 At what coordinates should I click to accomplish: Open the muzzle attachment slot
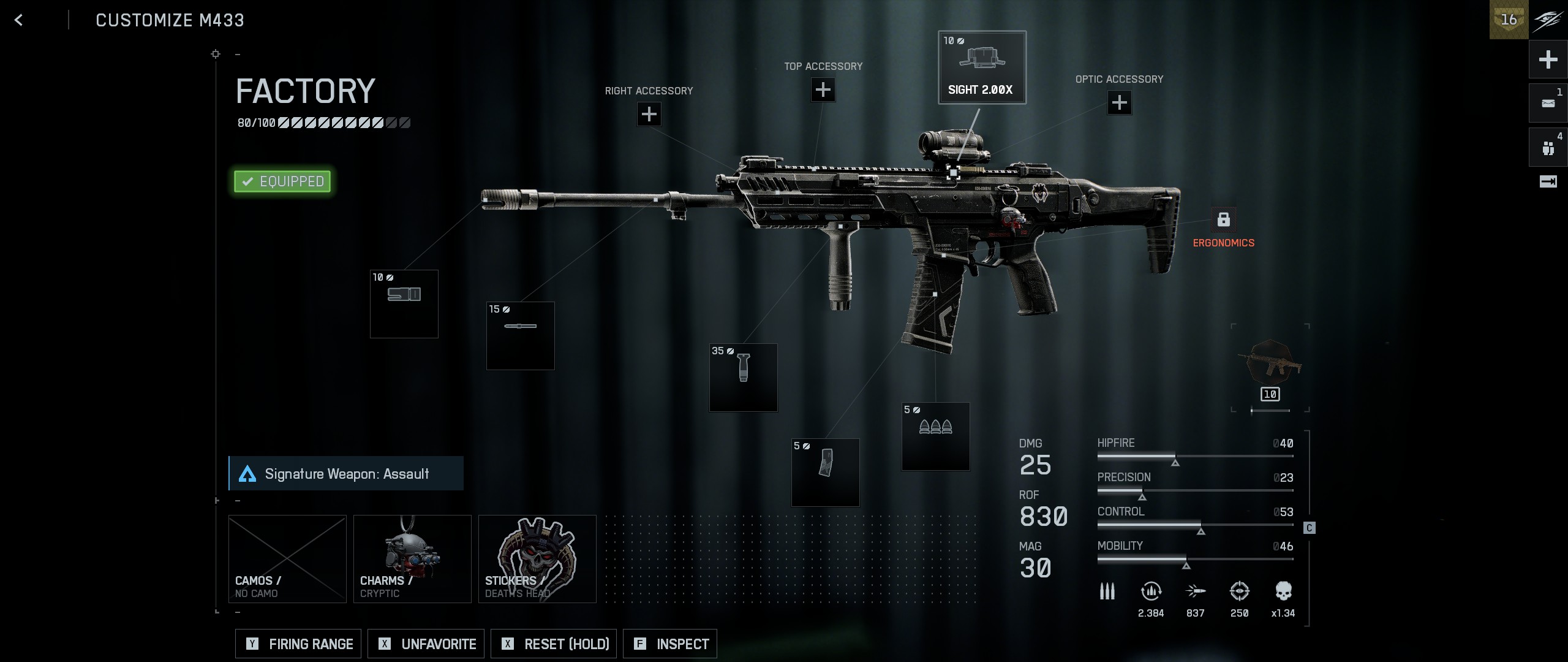click(404, 304)
